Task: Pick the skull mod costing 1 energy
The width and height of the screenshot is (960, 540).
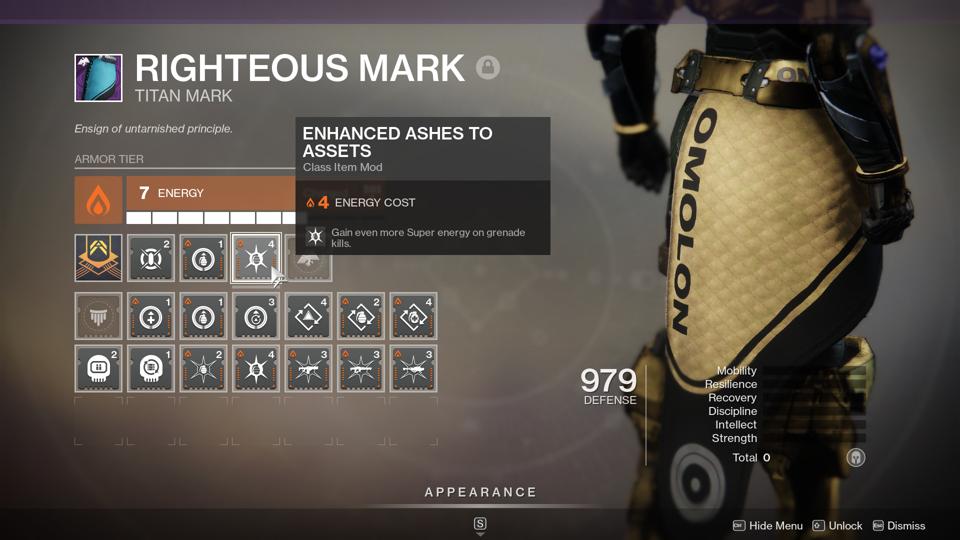Action: (151, 369)
